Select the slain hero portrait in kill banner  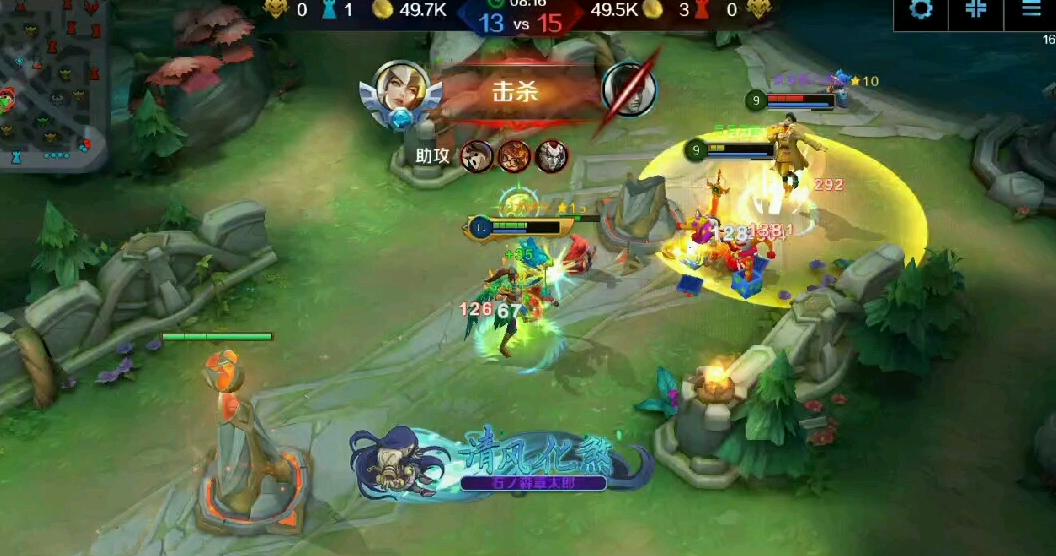(x=629, y=90)
